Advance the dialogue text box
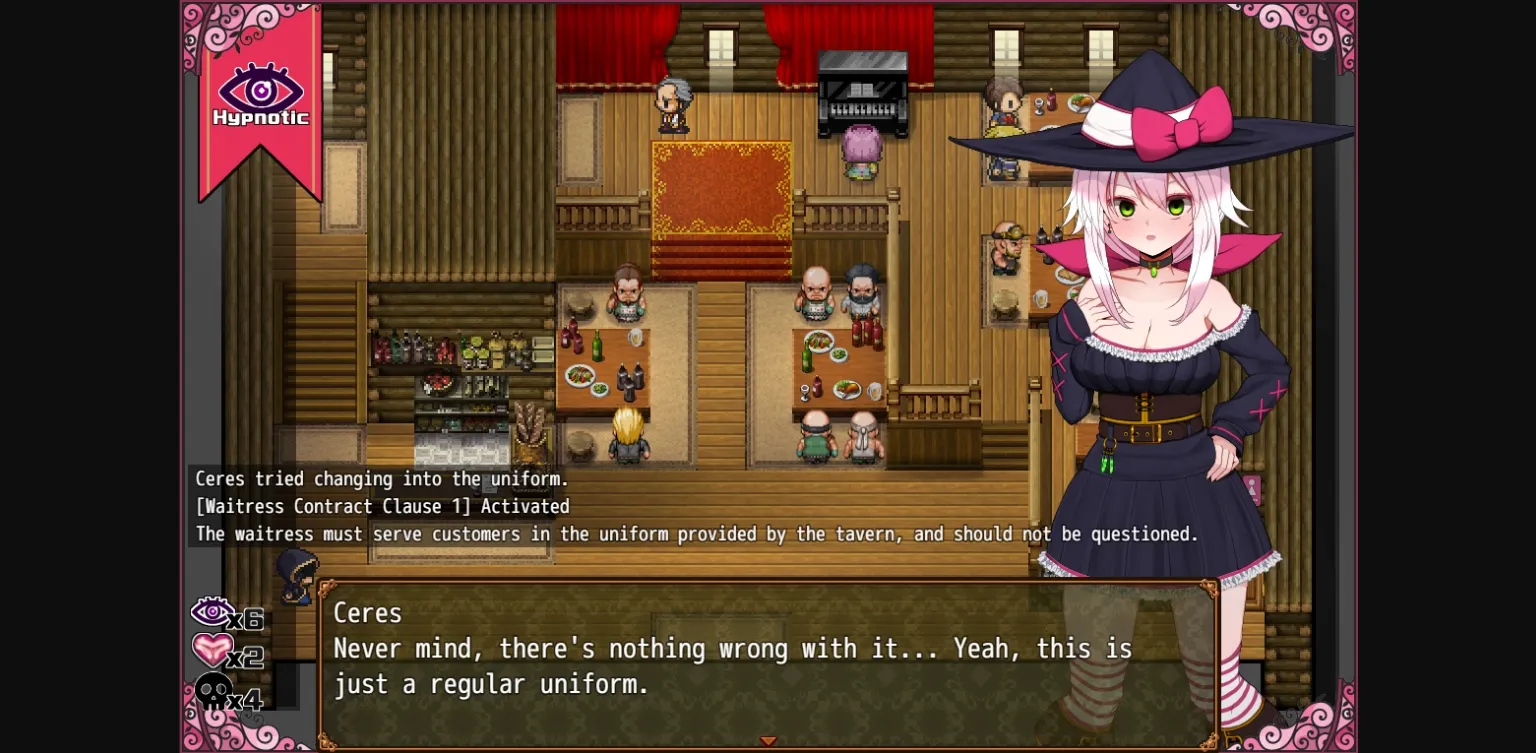This screenshot has height=753, width=1536. [768, 660]
